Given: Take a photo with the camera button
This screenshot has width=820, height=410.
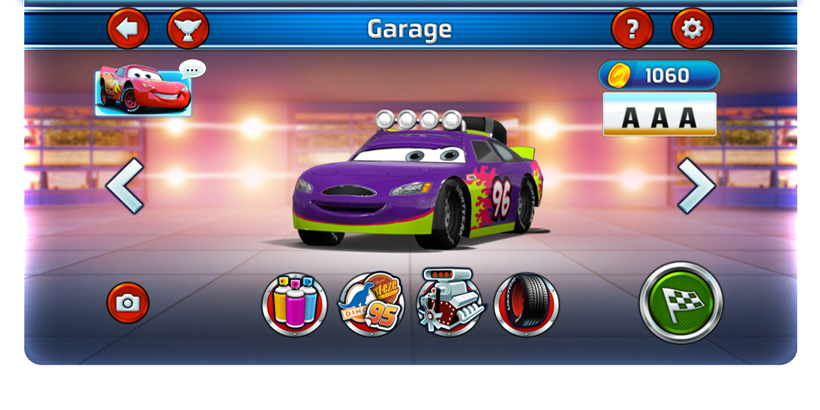Looking at the screenshot, I should pyautogui.click(x=128, y=302).
